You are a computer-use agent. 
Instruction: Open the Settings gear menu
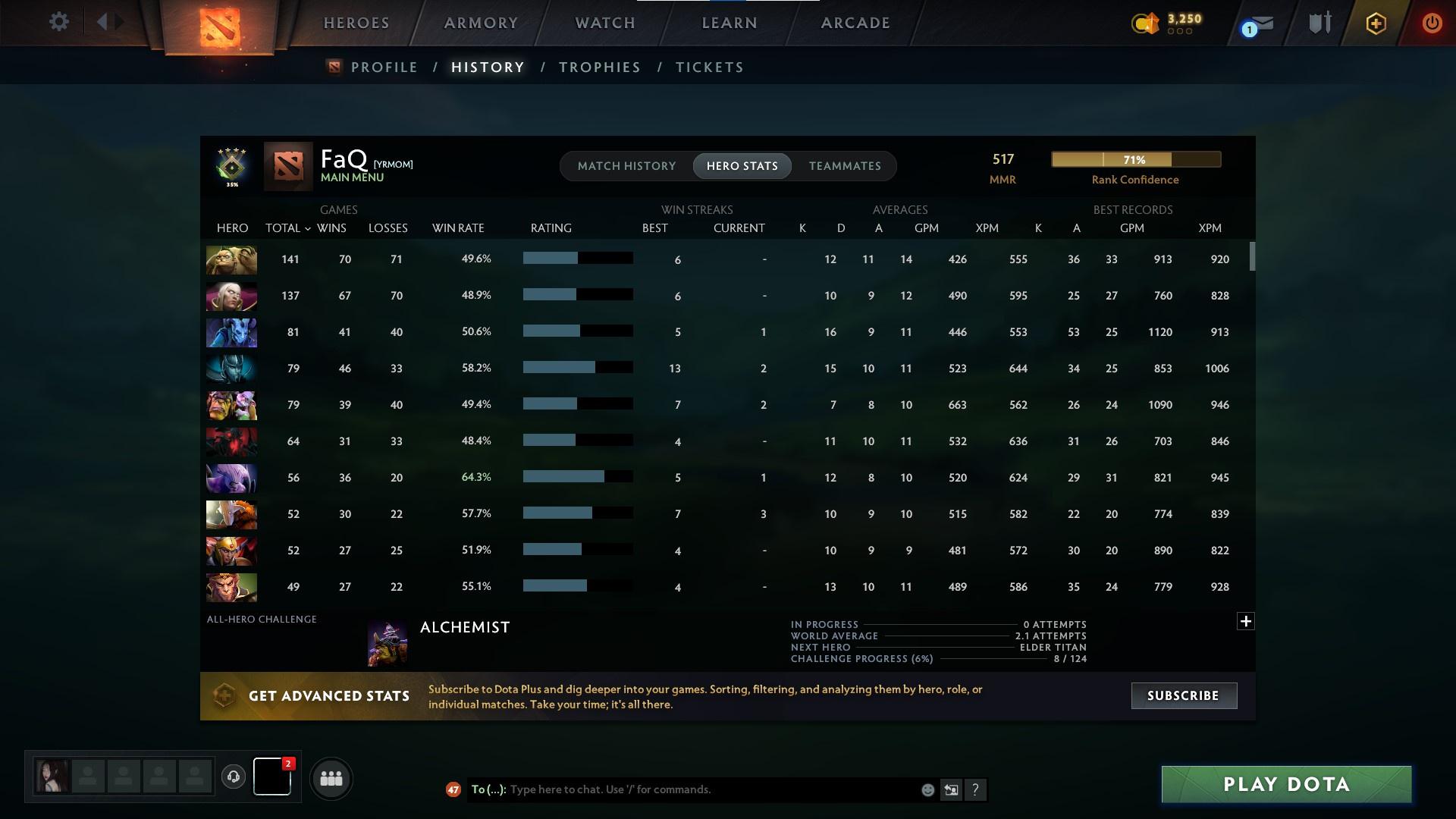(58, 21)
